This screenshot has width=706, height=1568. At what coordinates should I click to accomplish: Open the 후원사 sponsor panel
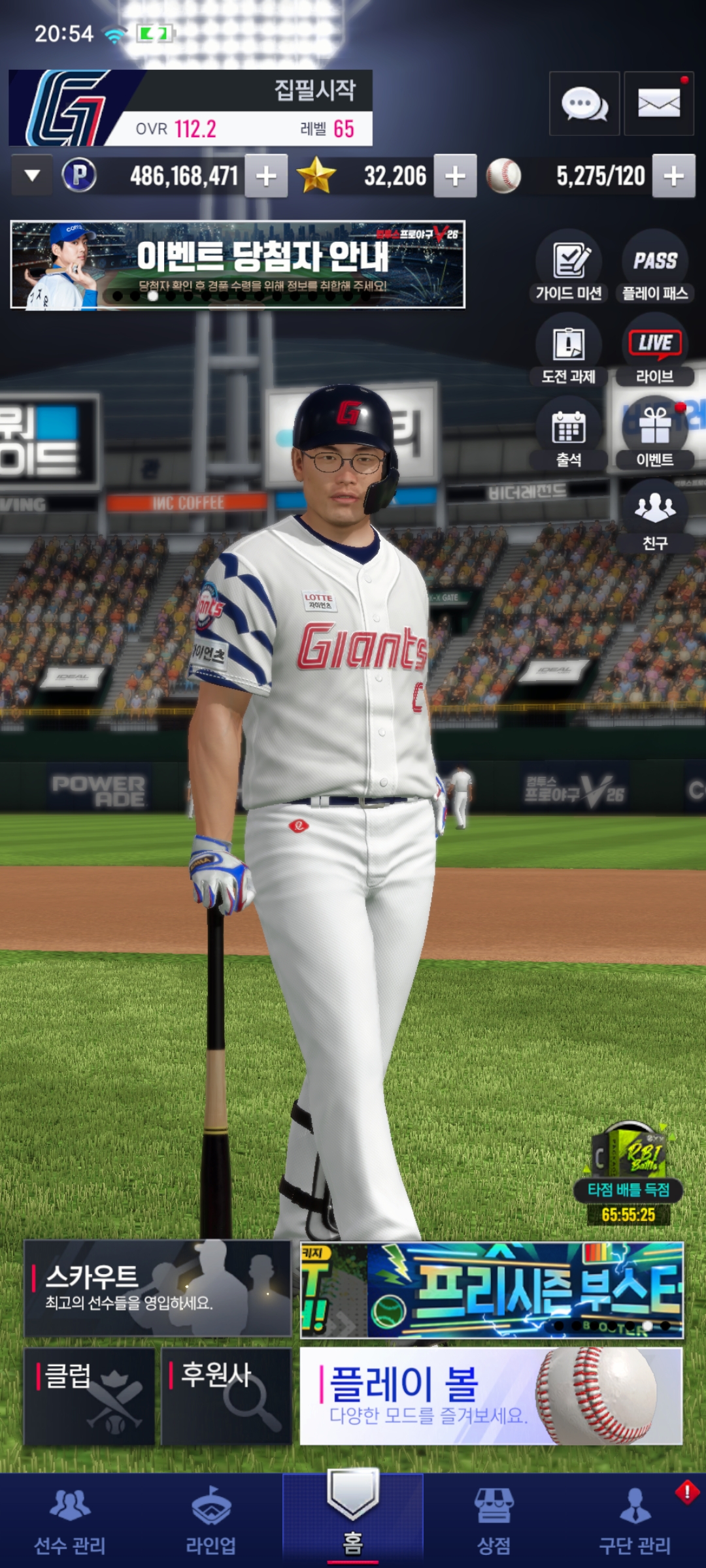click(x=226, y=1396)
